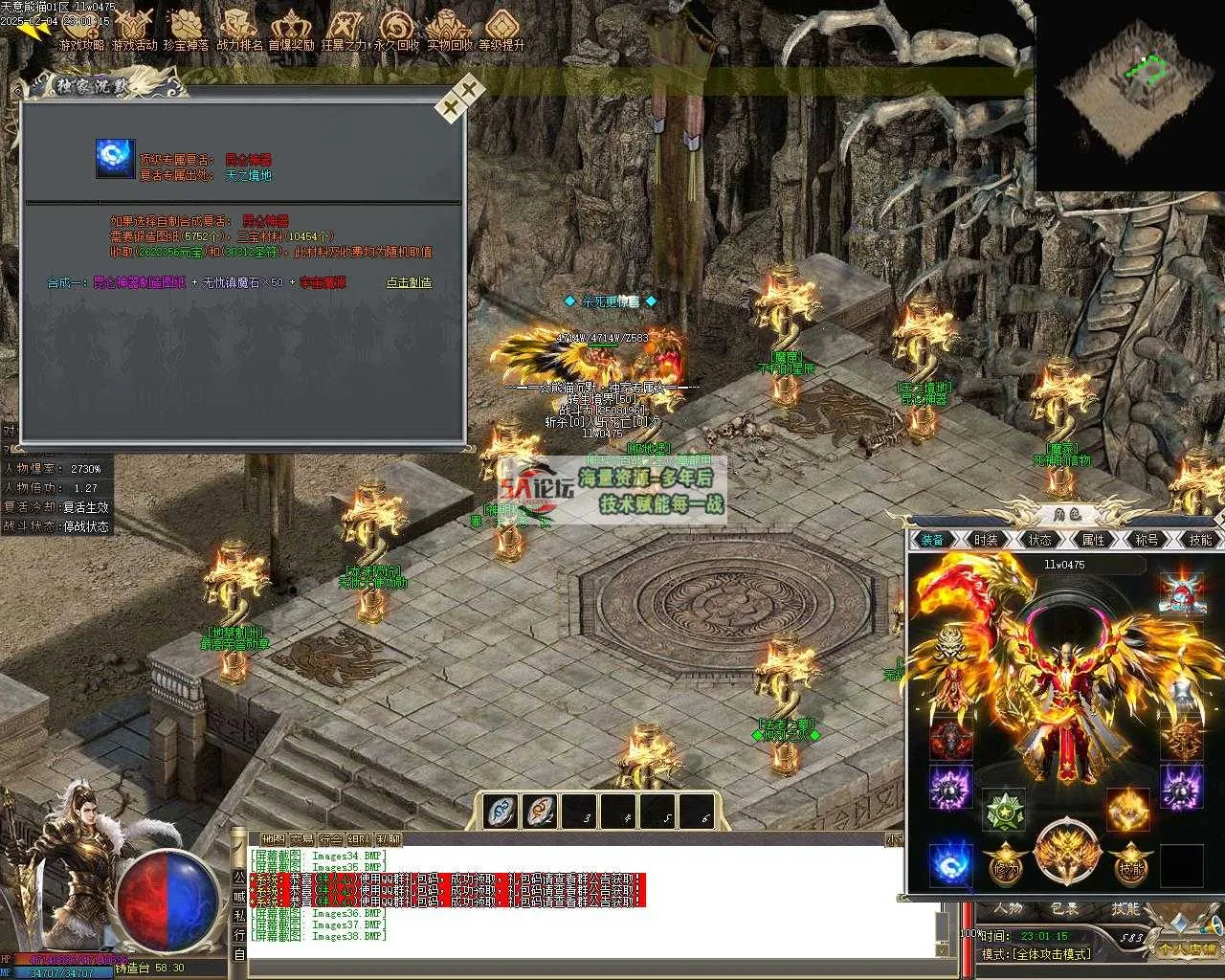Open the 个人店铺 personal shop
This screenshot has height=980, width=1225.
pyautogui.click(x=1185, y=949)
